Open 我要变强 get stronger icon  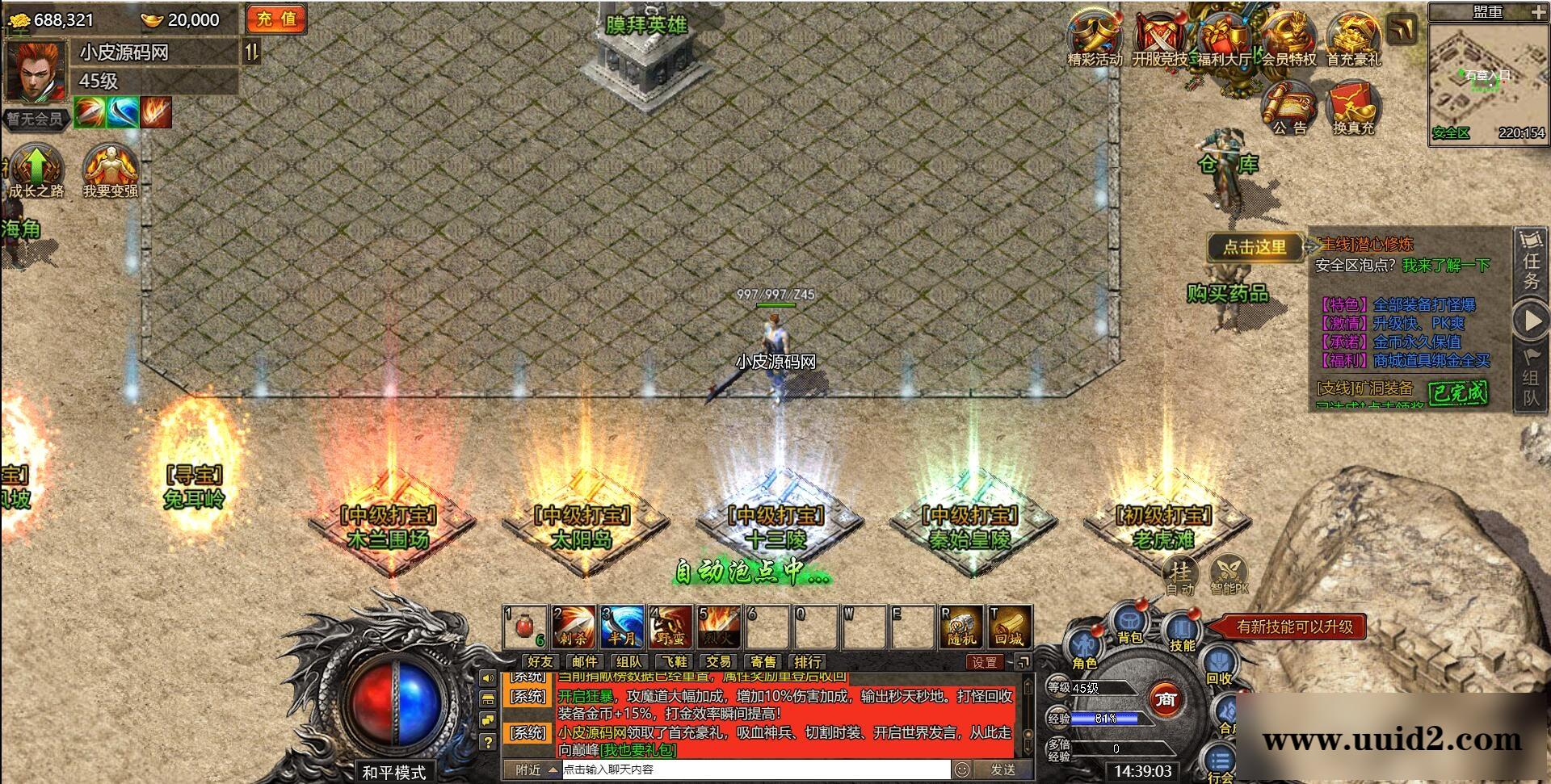pyautogui.click(x=111, y=170)
